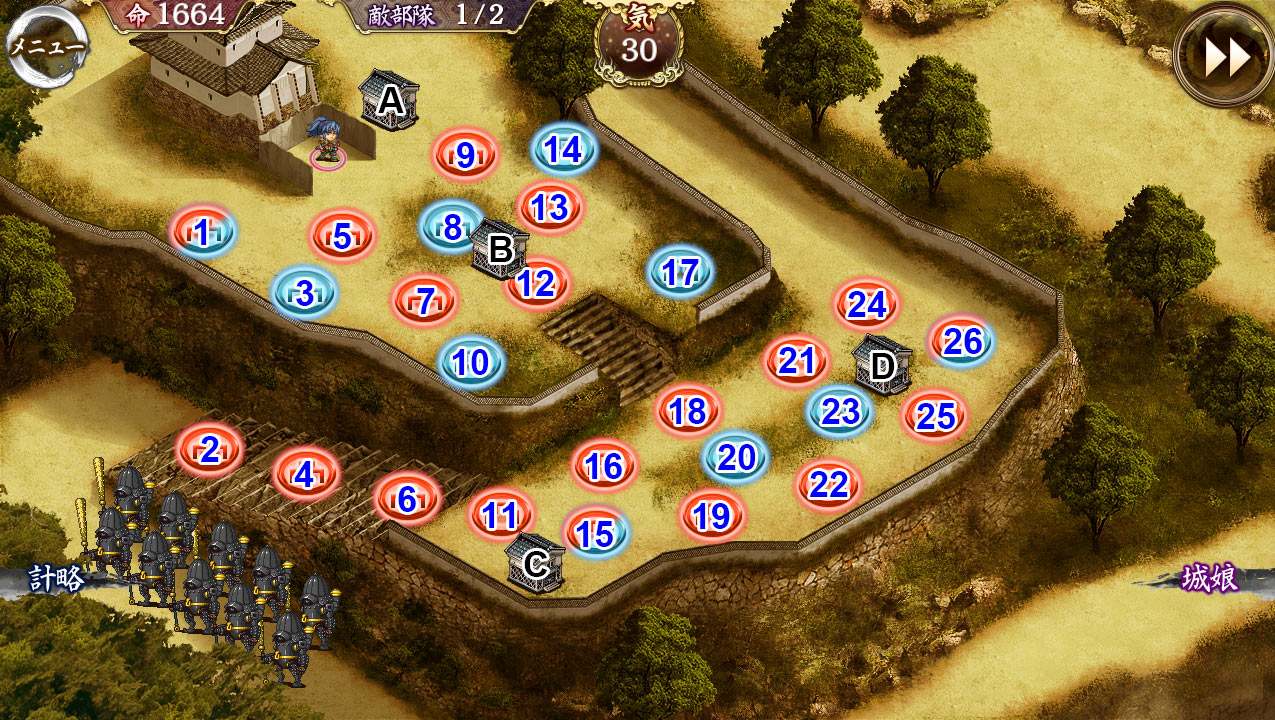This screenshot has height=720, width=1275.
Task: Select red placement tile 5
Action: [x=342, y=237]
